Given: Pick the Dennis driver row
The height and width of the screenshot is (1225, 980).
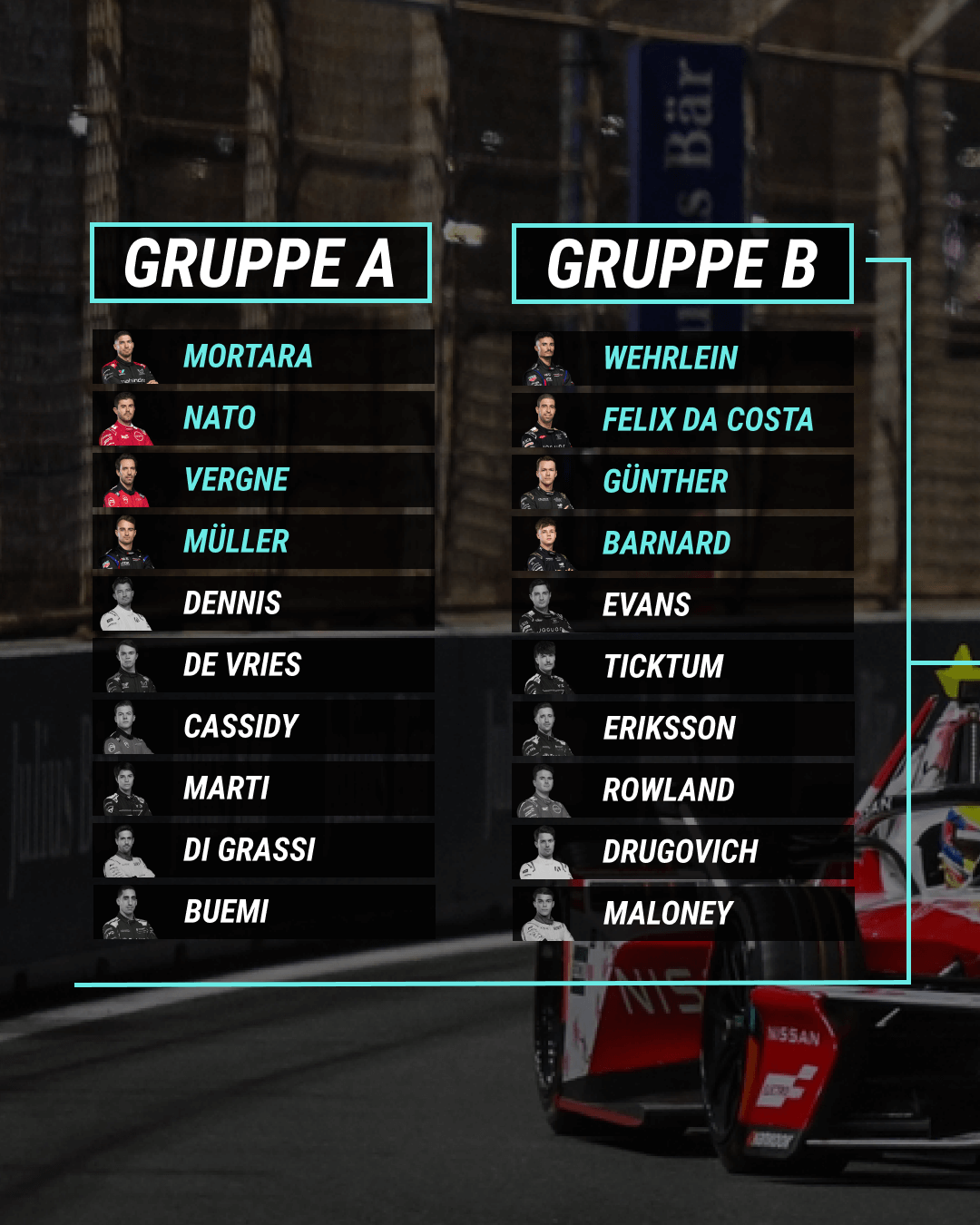Looking at the screenshot, I should (263, 603).
